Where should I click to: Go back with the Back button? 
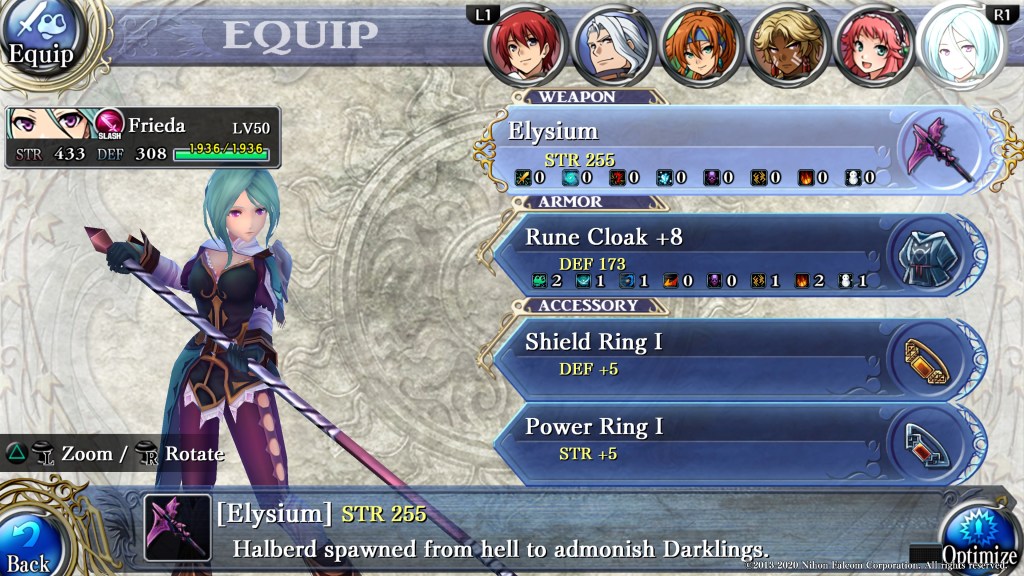click(x=30, y=541)
